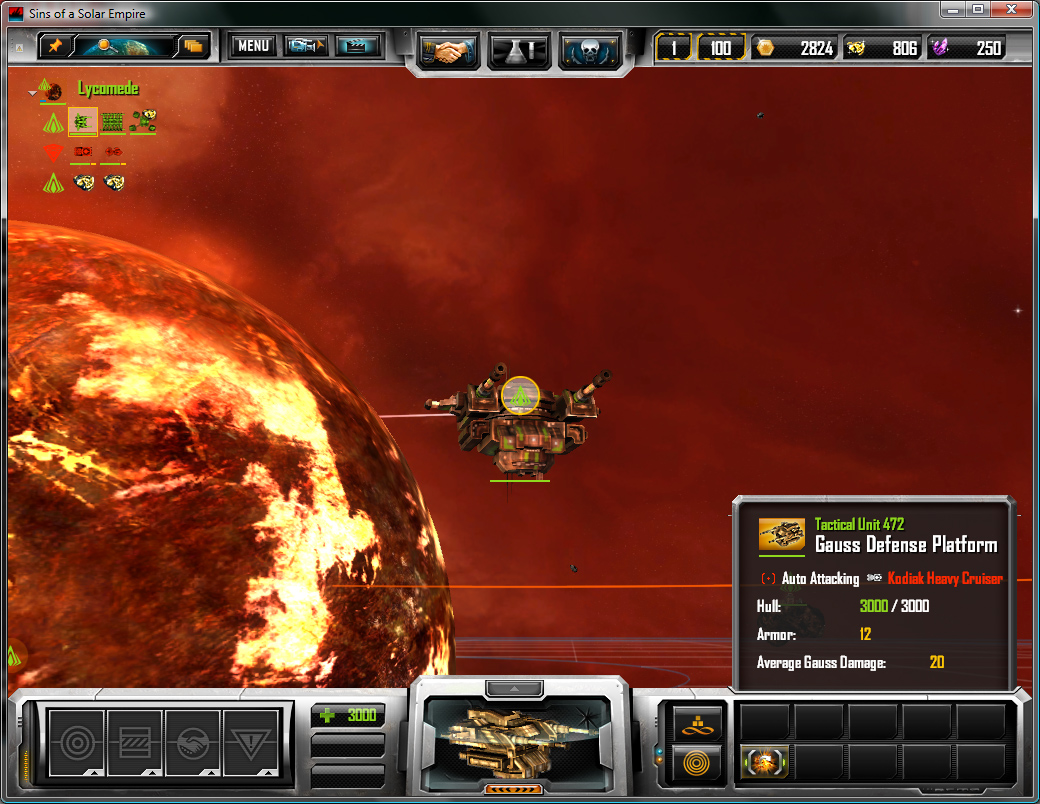The height and width of the screenshot is (804, 1040).
Task: Open the pirate skull screen
Action: pos(590,50)
